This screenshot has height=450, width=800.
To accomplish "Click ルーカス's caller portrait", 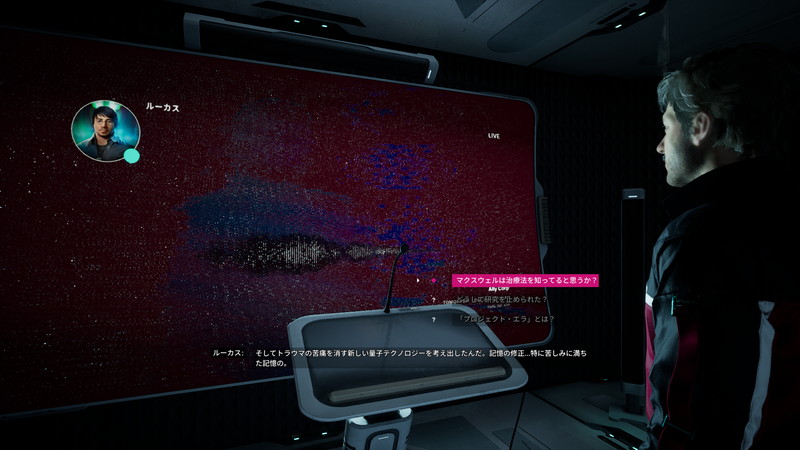I will coord(104,131).
